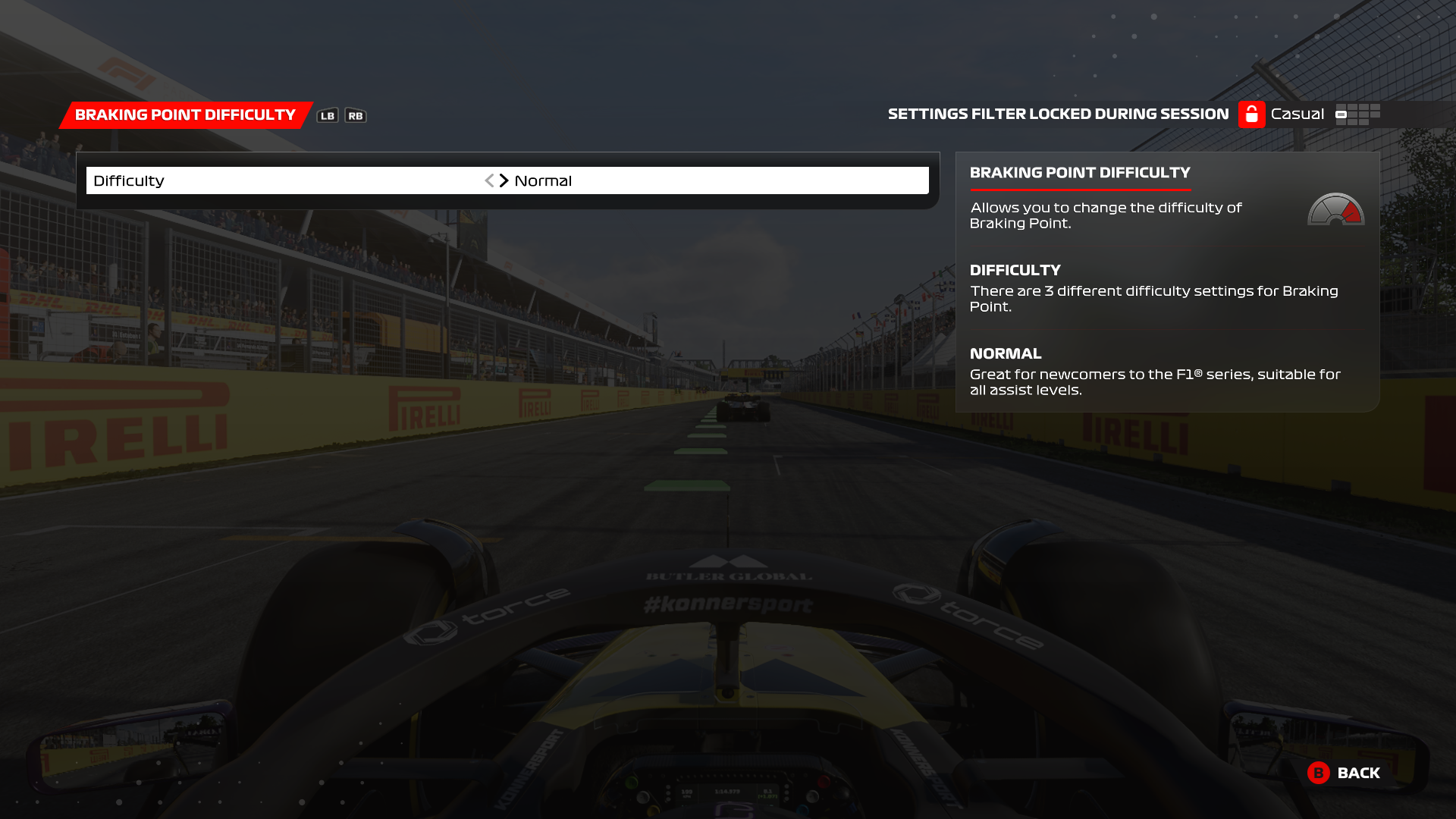Click the Braking Point Difficulty panel heading
This screenshot has height=819, width=1456.
click(1080, 172)
